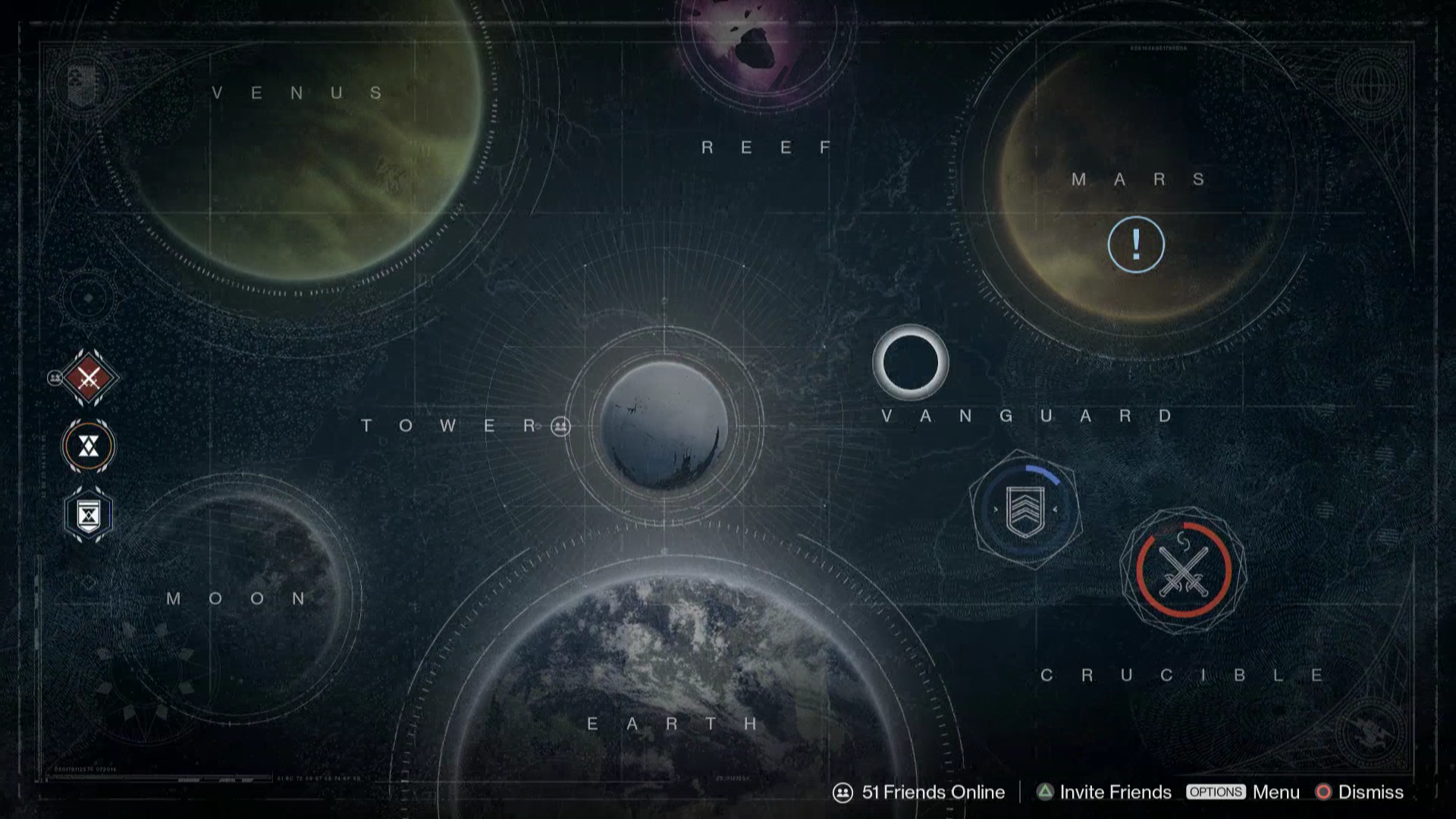
Task: Select the Vanguard shield chevron playlist icon
Action: 1025,510
